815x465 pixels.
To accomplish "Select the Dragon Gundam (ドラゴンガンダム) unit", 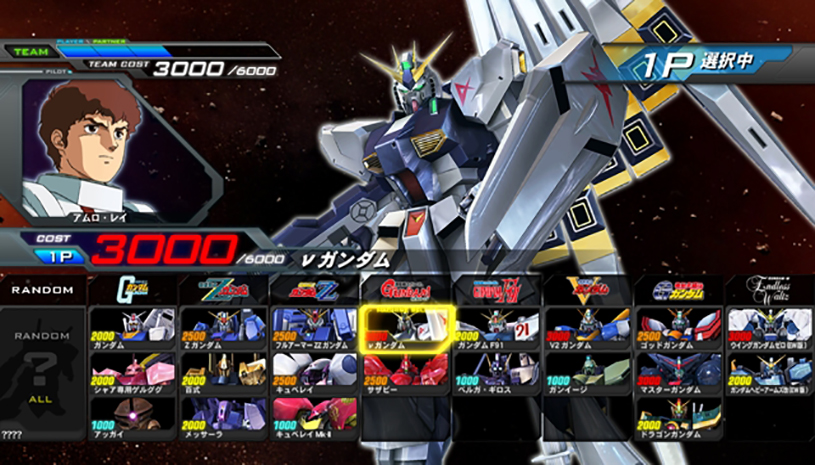I will 679,417.
